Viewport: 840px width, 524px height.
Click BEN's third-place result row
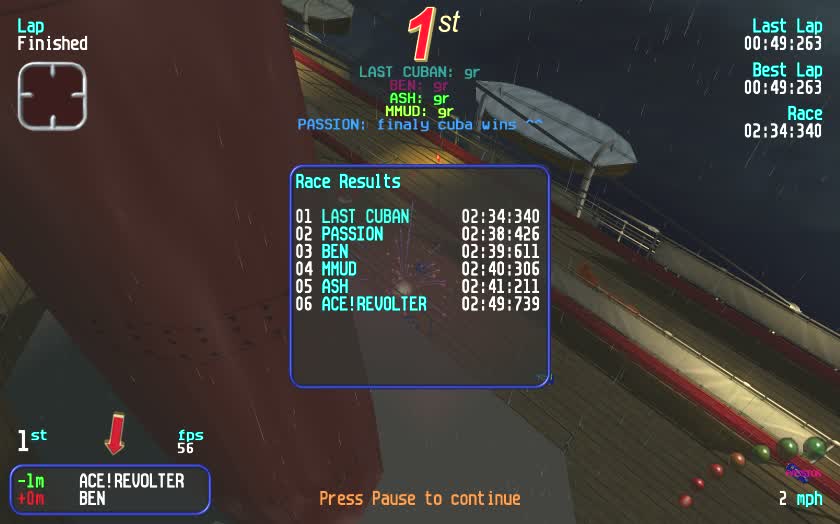coord(417,251)
